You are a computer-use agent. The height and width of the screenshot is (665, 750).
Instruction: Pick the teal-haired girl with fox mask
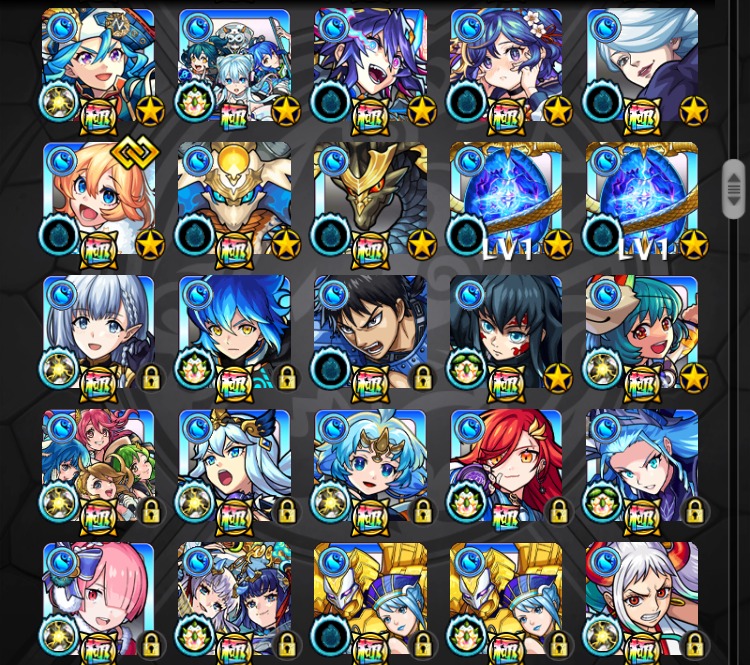[642, 331]
